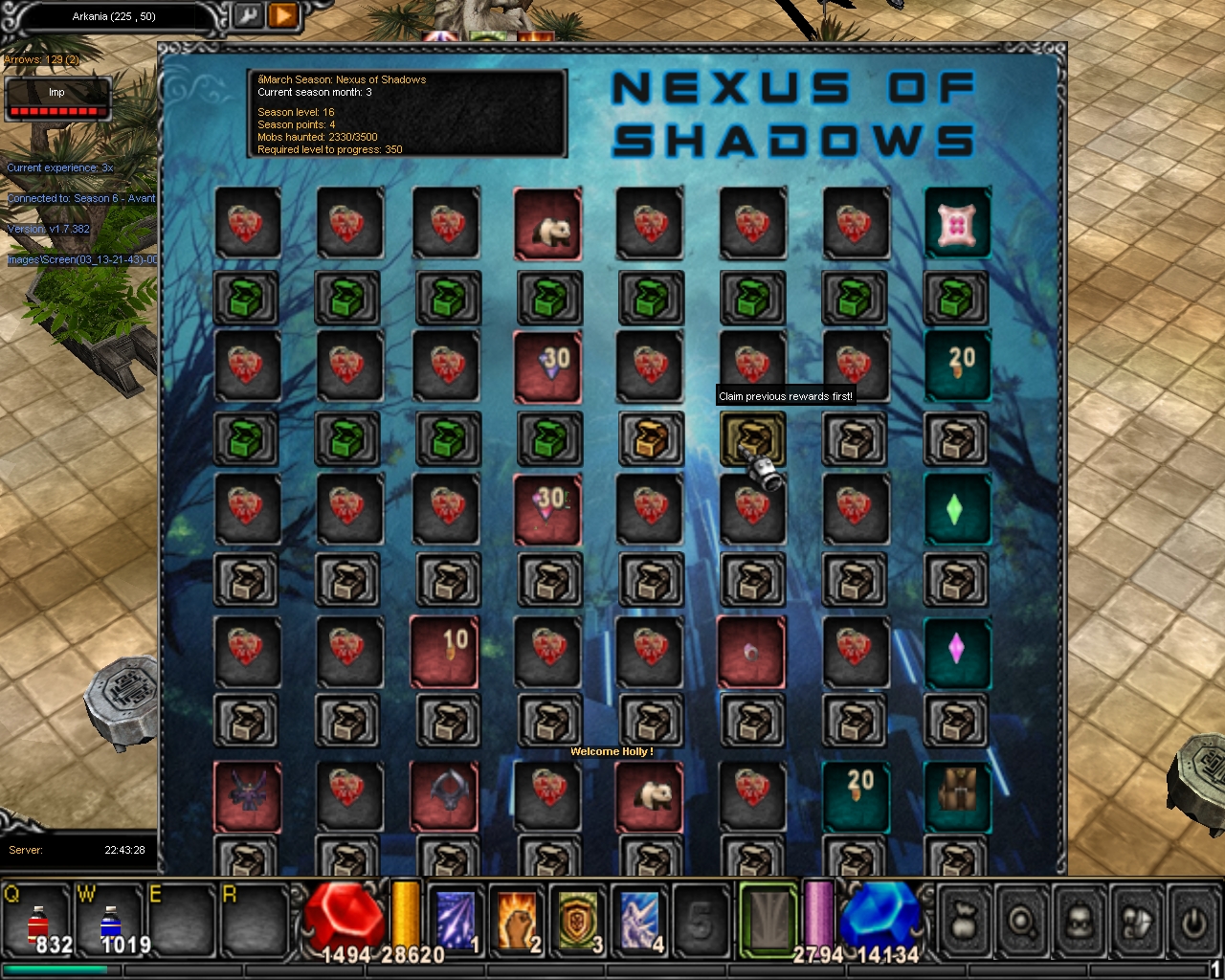Claim the pink pillow reward in the top-right slot

(957, 225)
